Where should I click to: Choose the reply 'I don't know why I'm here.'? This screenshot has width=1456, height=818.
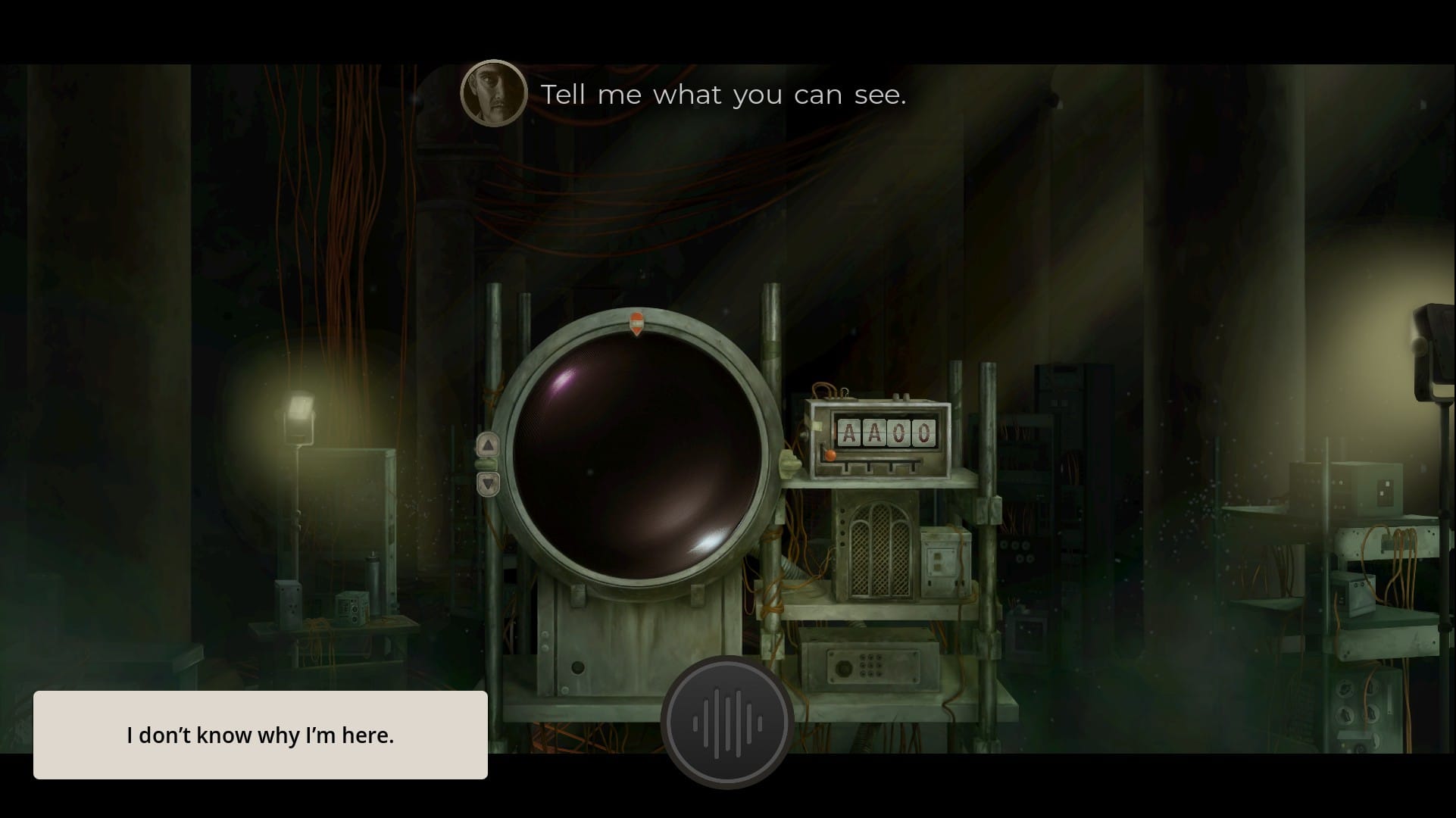[x=261, y=734]
